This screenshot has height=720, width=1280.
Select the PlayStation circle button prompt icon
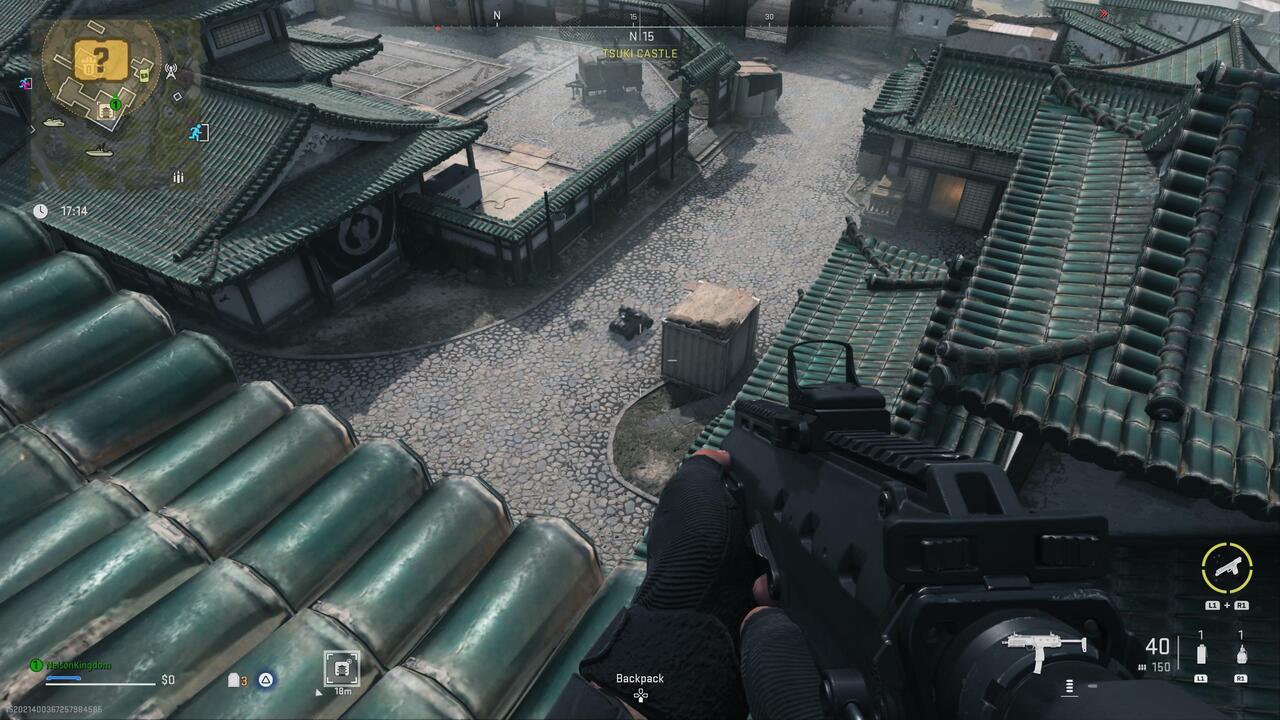tap(265, 680)
